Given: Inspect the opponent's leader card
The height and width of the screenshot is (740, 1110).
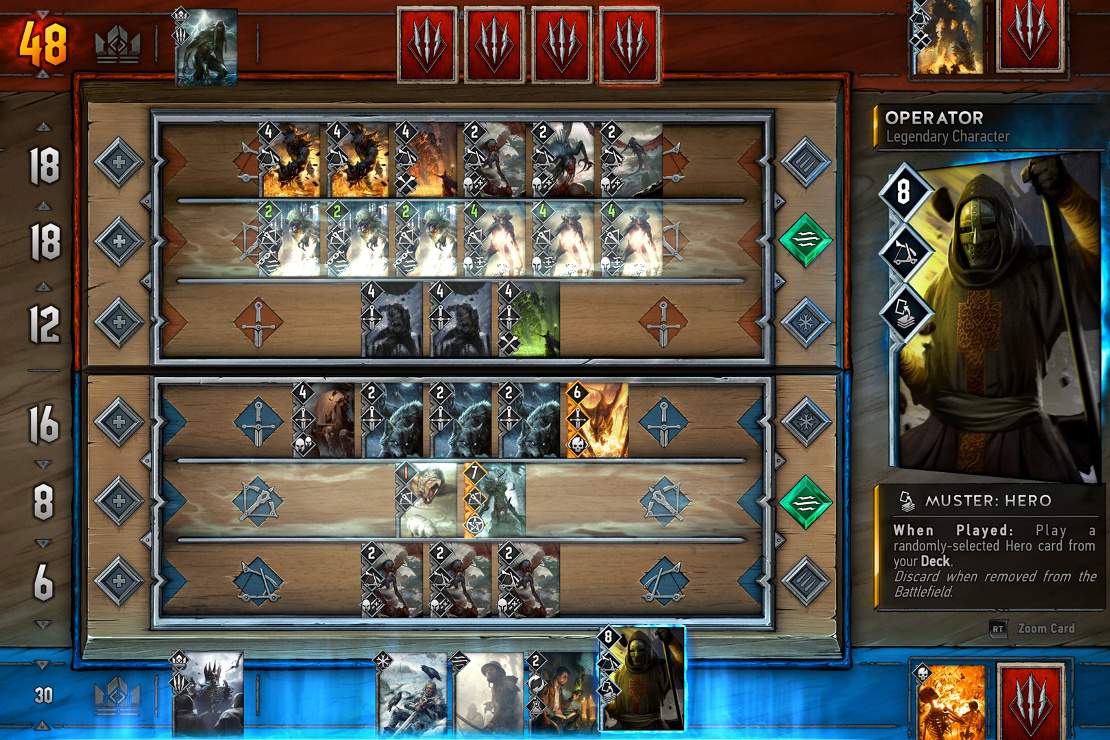Looking at the screenshot, I should [x=207, y=46].
